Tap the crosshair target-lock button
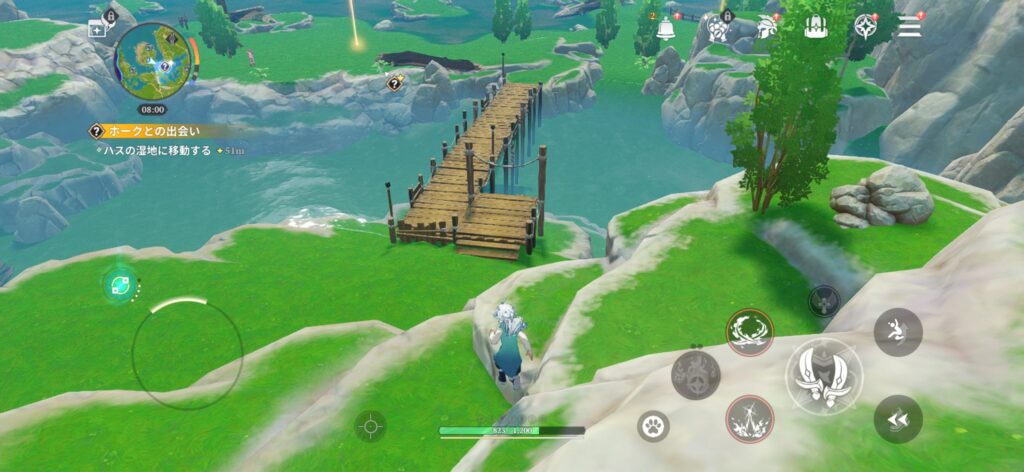This screenshot has height=472, width=1024. [x=370, y=426]
